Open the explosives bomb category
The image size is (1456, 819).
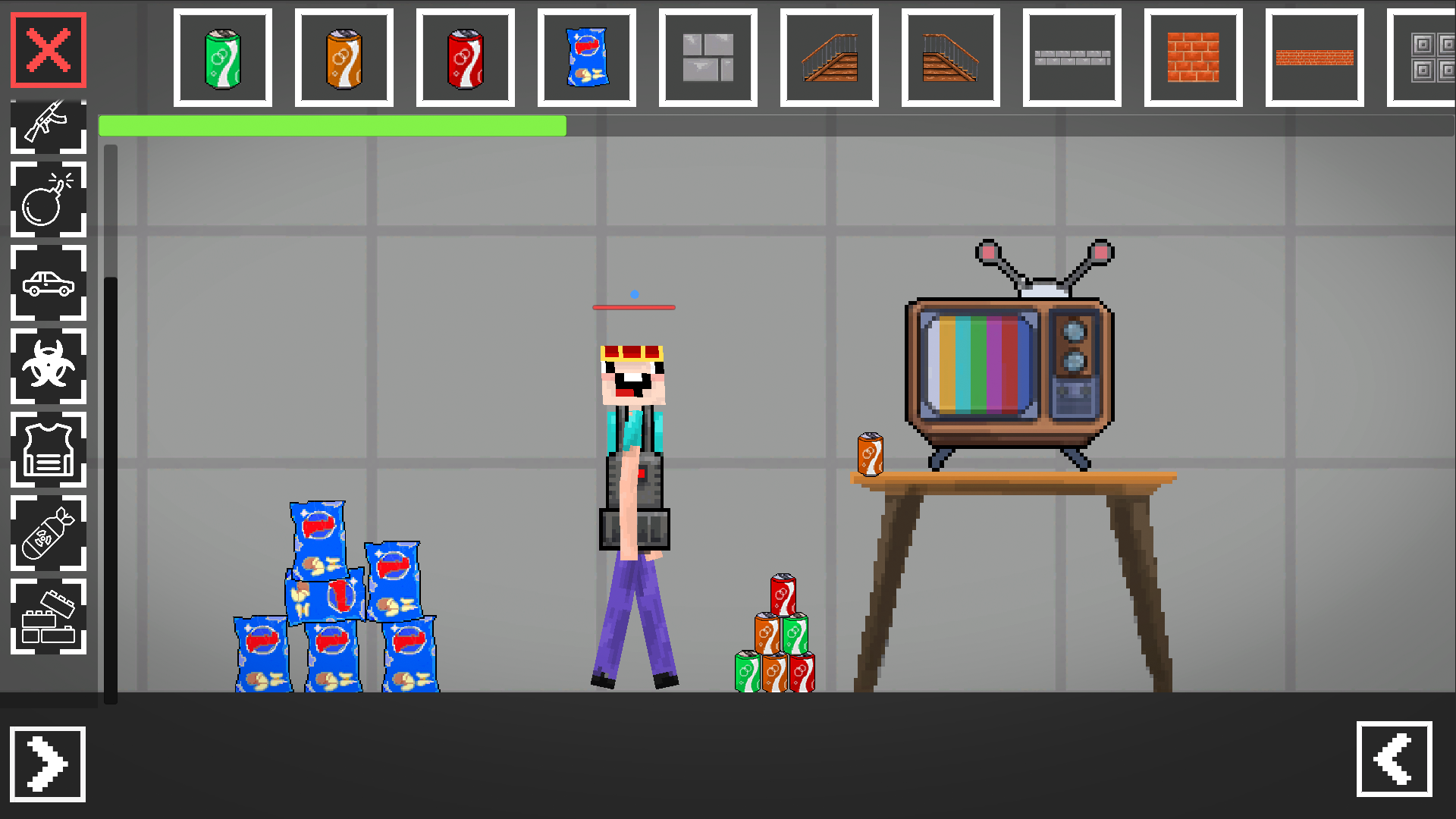(x=48, y=200)
